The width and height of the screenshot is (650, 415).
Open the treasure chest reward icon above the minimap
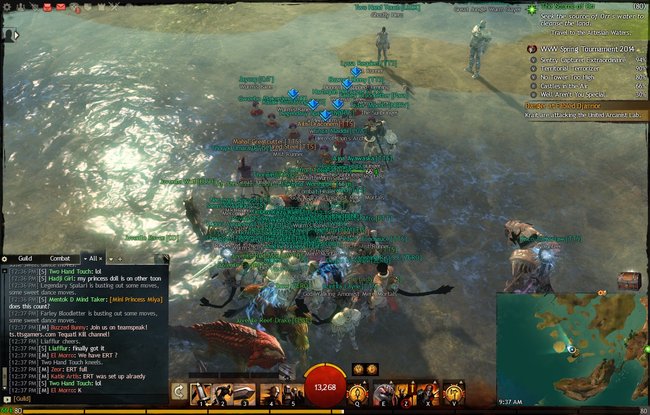(628, 281)
